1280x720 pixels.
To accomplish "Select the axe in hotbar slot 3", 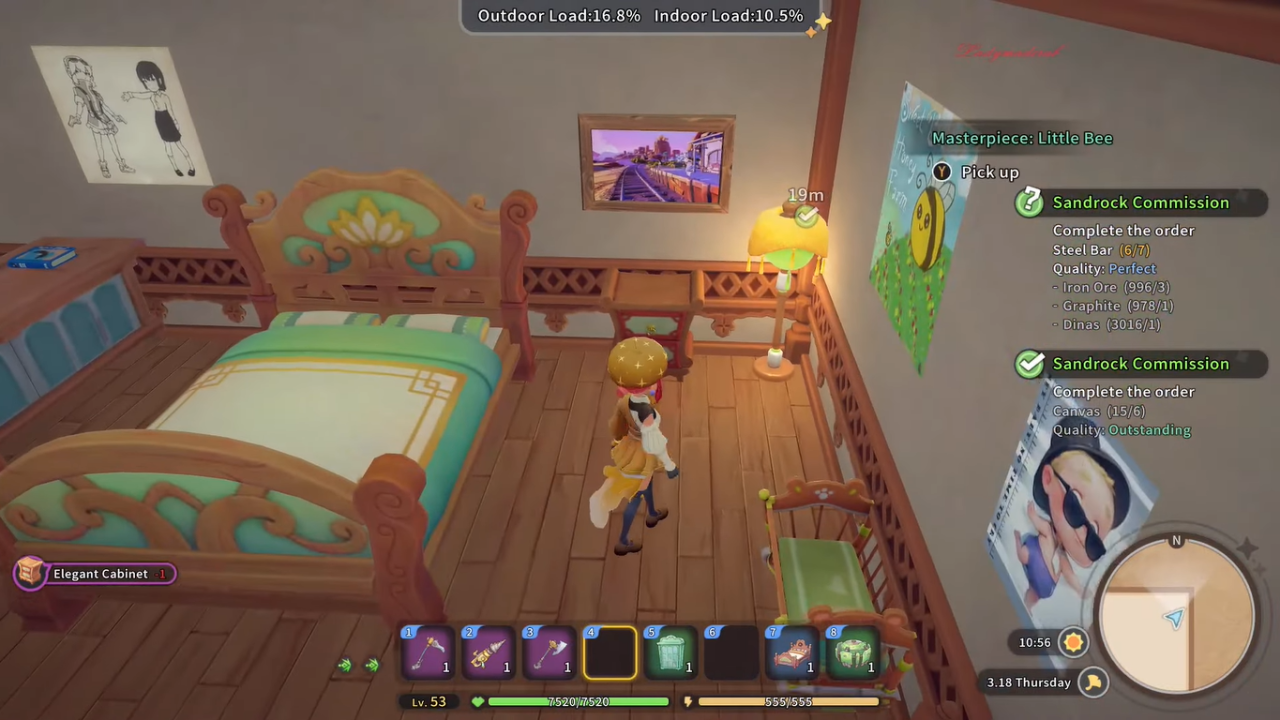I will pyautogui.click(x=549, y=651).
